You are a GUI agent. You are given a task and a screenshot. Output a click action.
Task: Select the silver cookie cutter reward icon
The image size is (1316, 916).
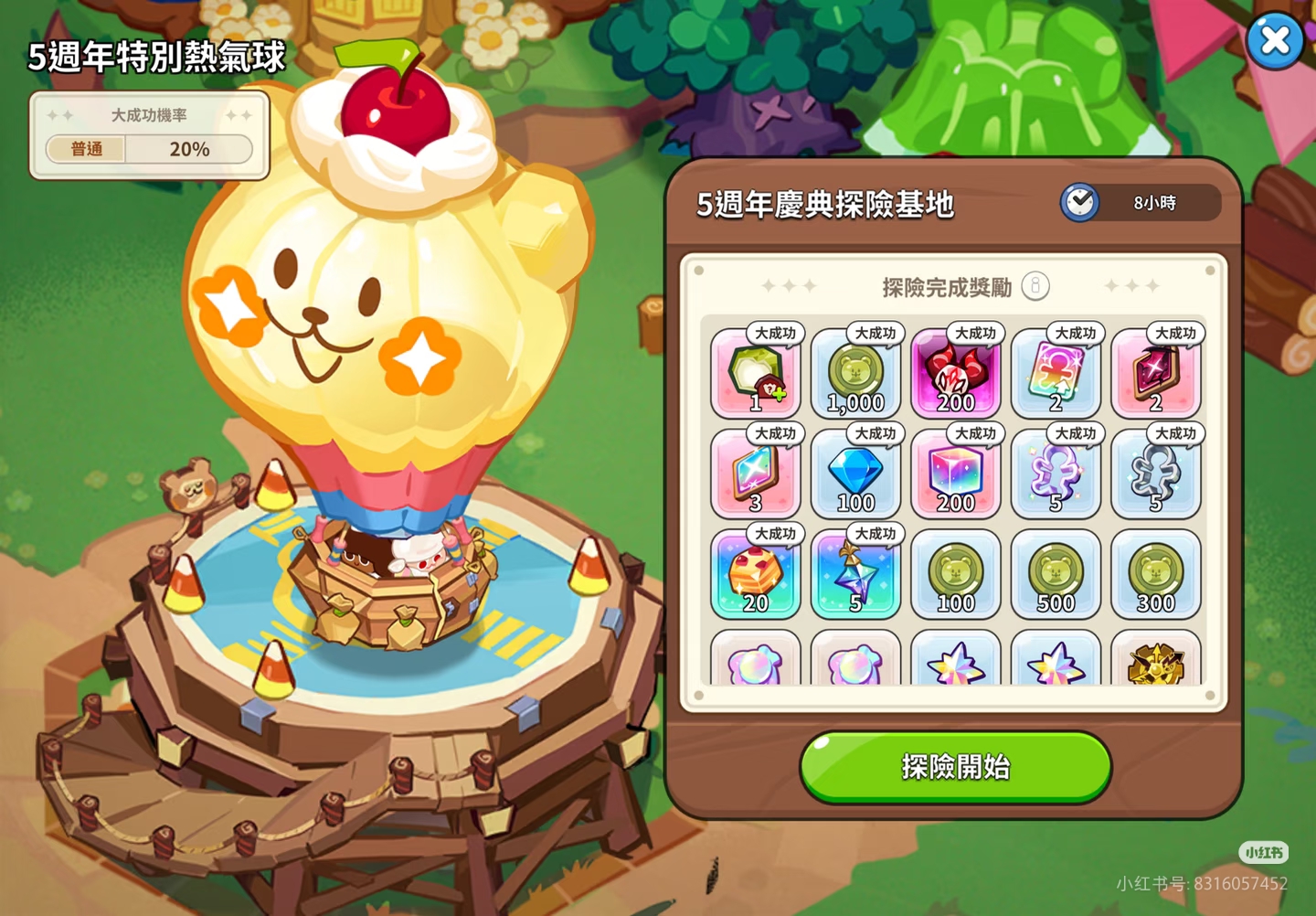pyautogui.click(x=1156, y=475)
